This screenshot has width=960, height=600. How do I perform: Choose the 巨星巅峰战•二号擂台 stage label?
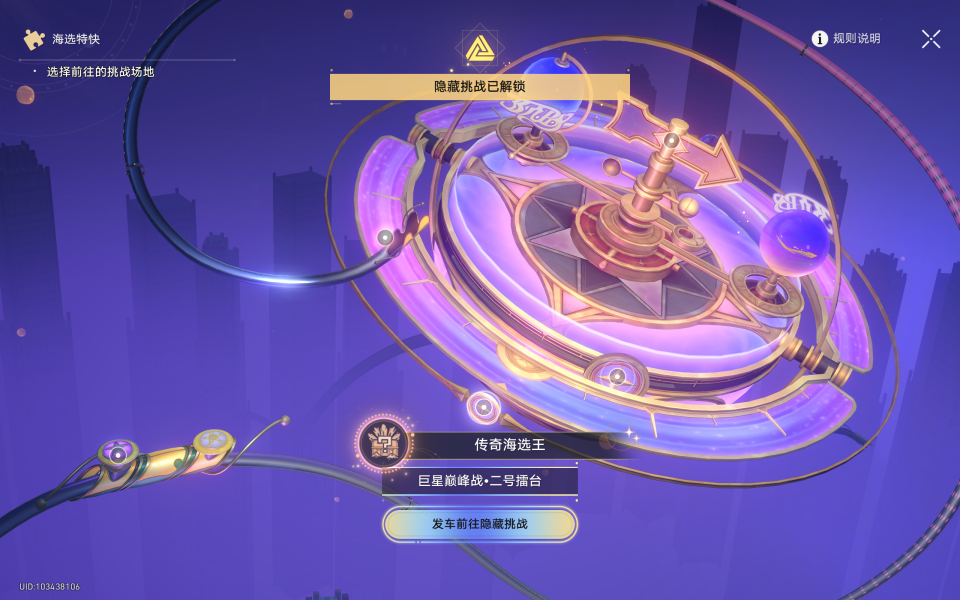(x=480, y=480)
